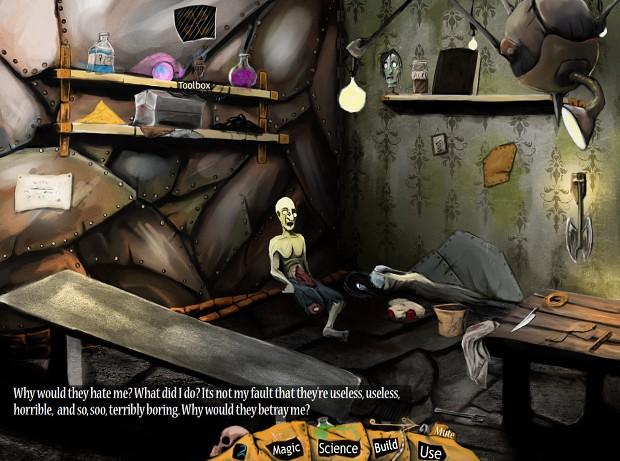The height and width of the screenshot is (461, 620).
Task: Toggle the Mute sound option
Action: (x=444, y=431)
